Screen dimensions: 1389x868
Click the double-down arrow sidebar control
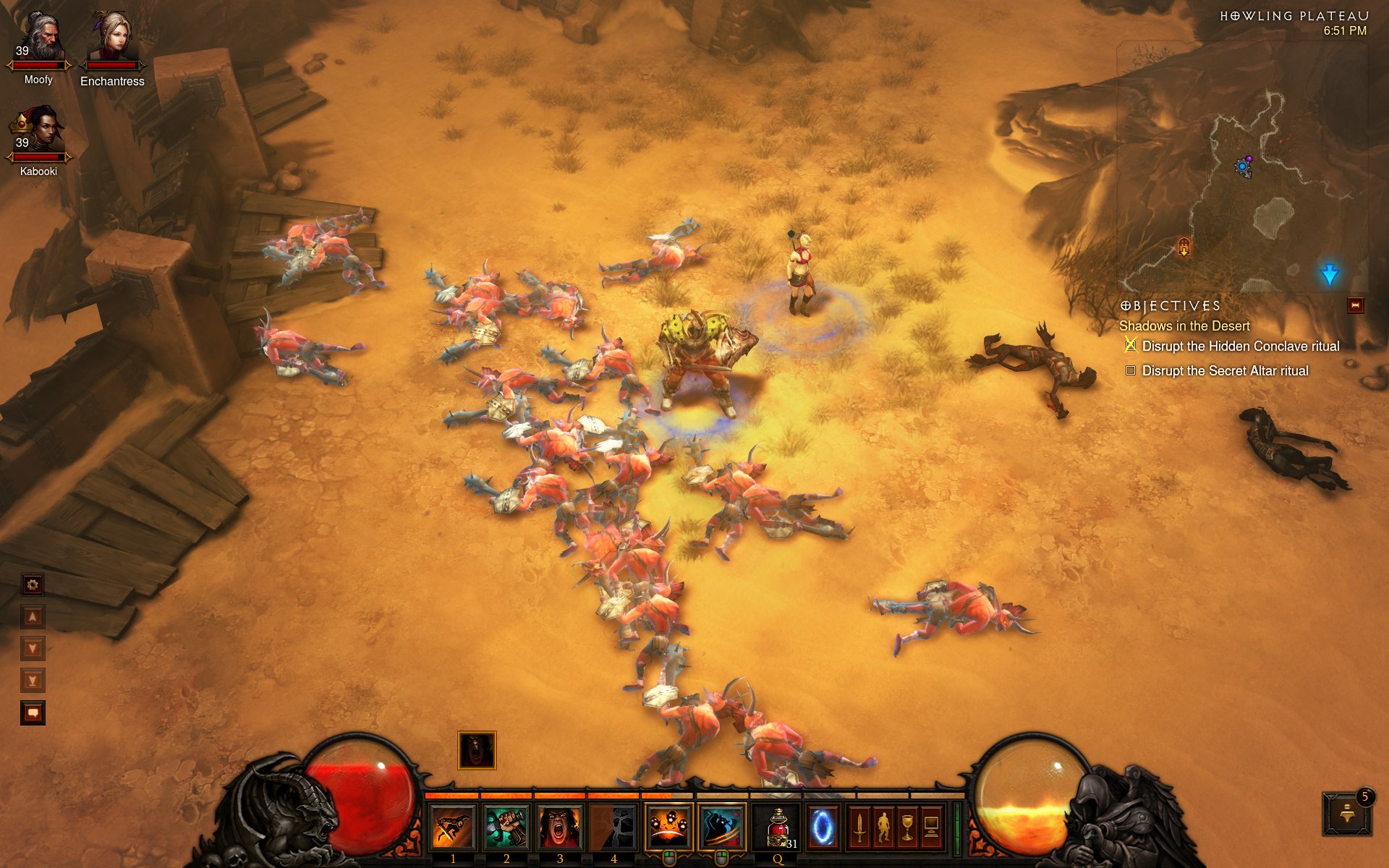[33, 678]
